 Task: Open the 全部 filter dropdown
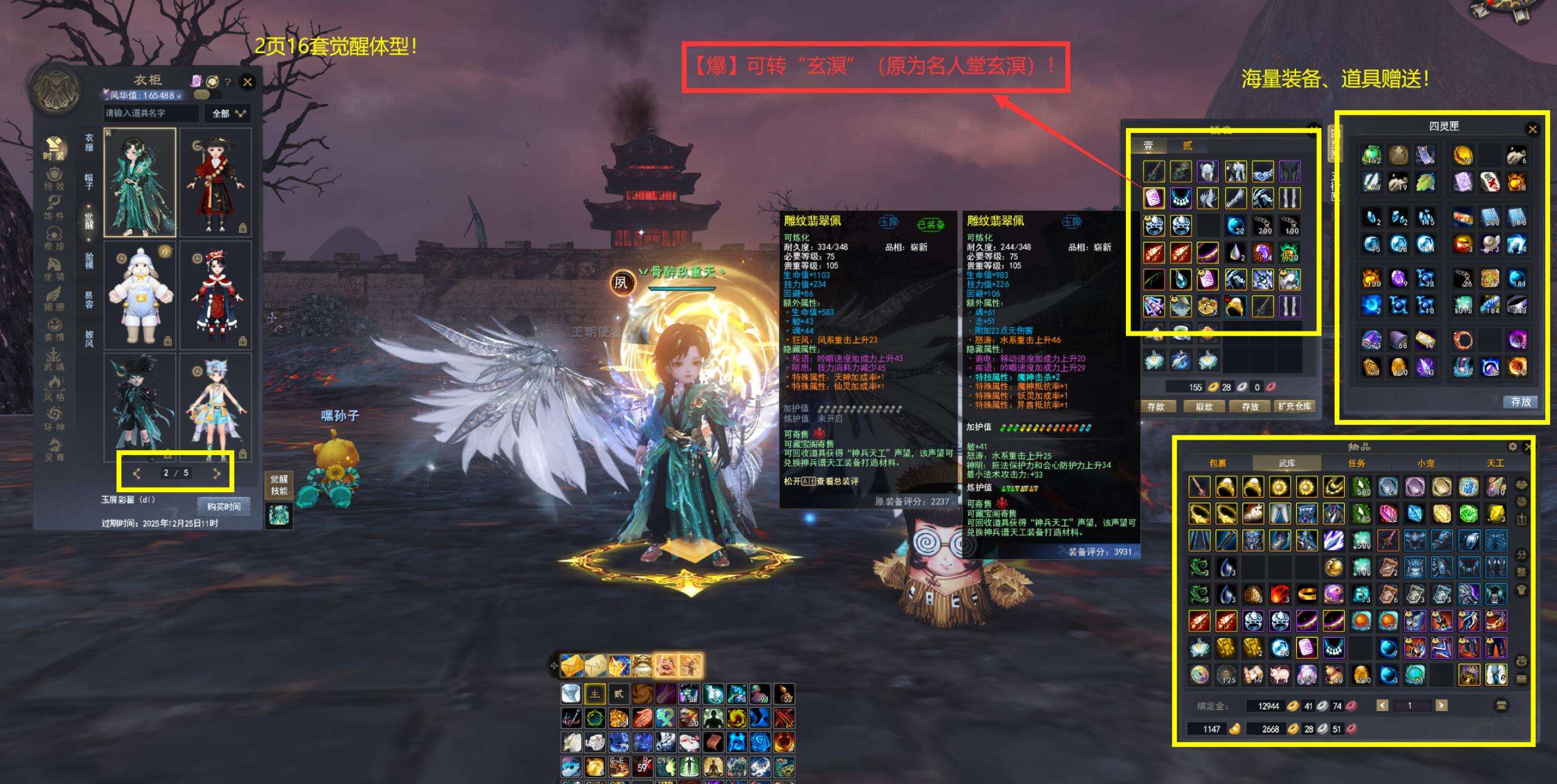(229, 113)
